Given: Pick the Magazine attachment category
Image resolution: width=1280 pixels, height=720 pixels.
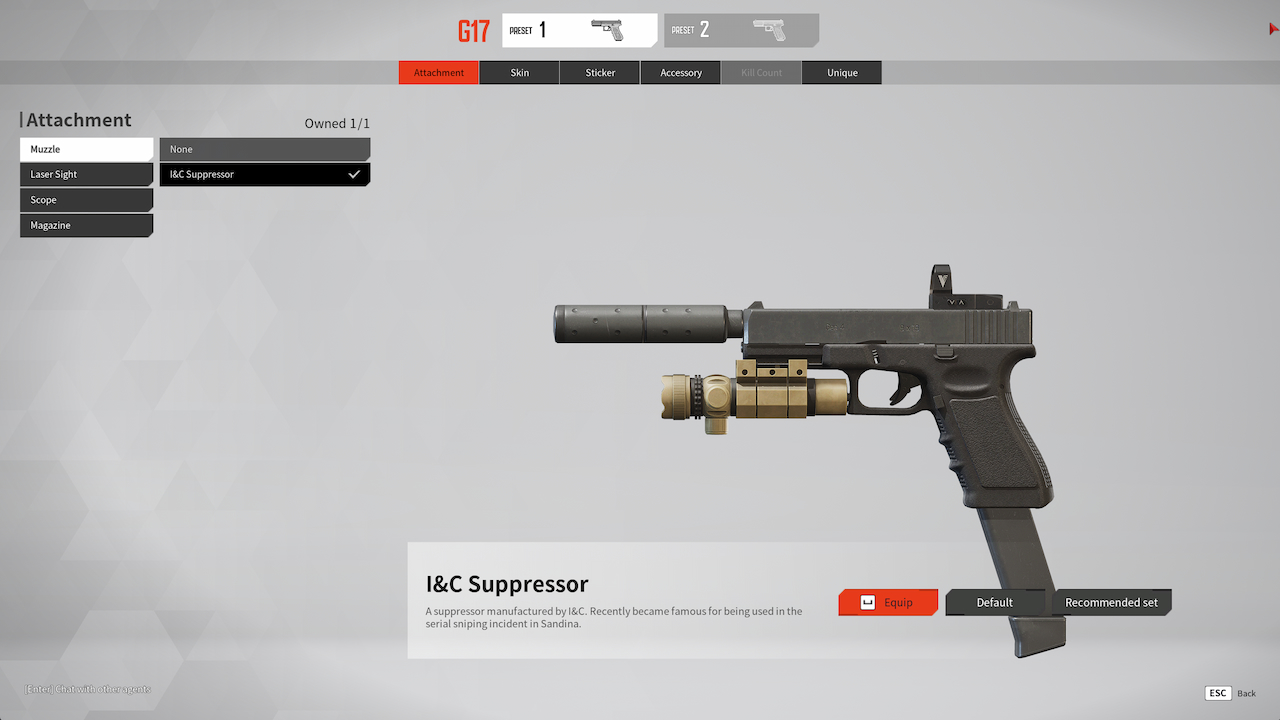Looking at the screenshot, I should [x=86, y=225].
